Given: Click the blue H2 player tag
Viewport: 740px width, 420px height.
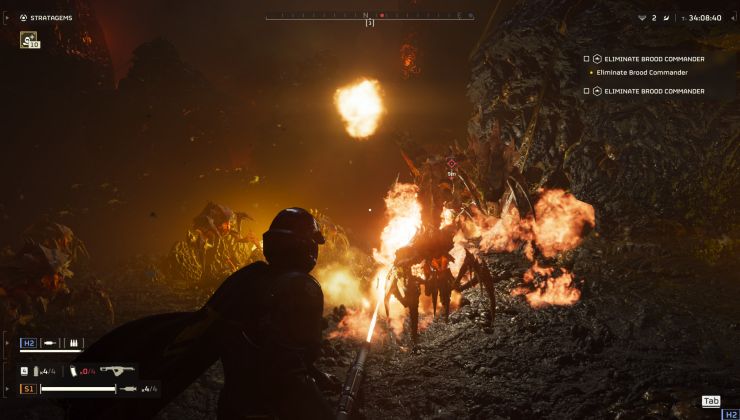Looking at the screenshot, I should tap(28, 343).
